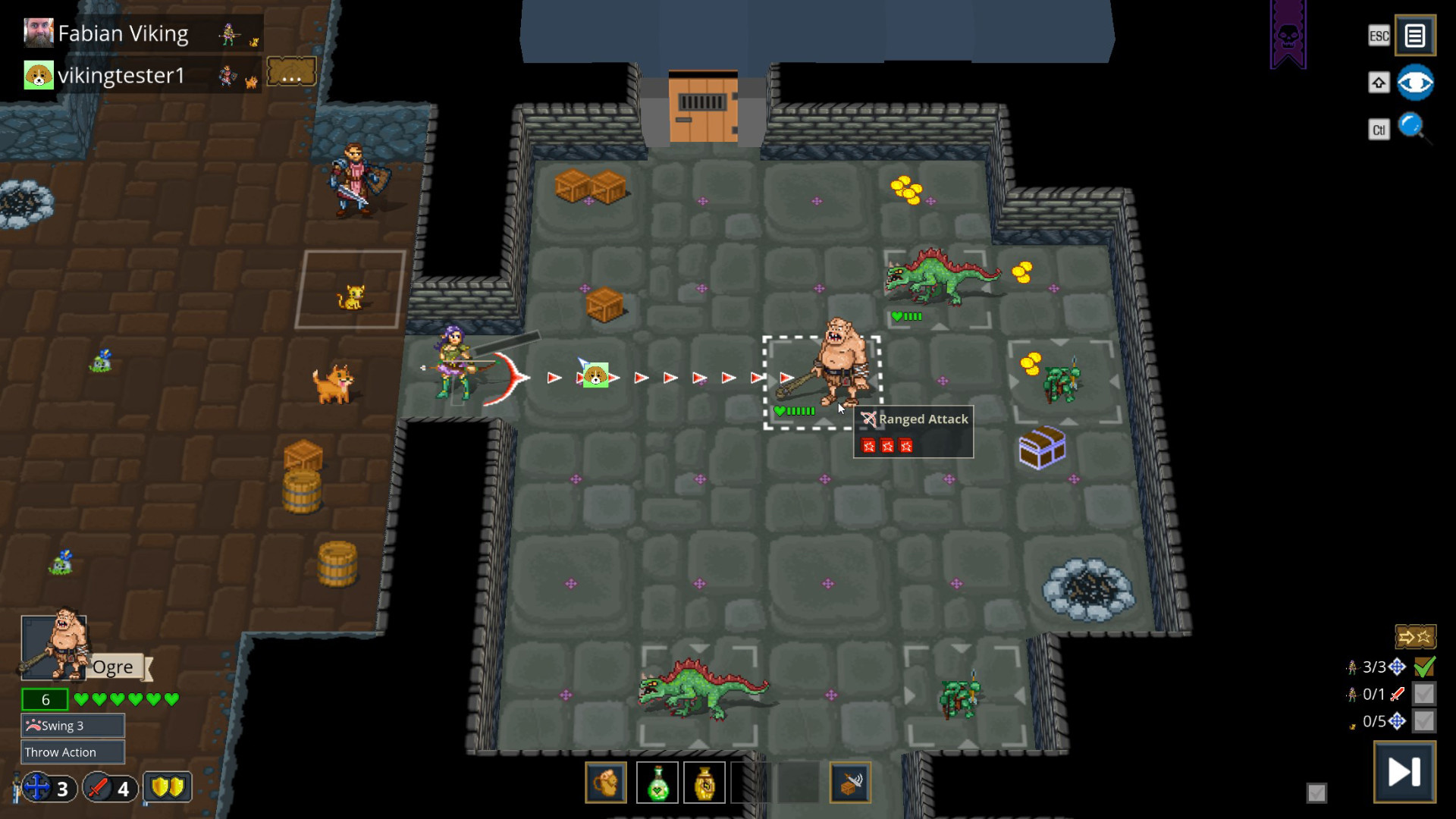Click the Swing 3 action button
The image size is (1456, 819).
click(x=72, y=725)
